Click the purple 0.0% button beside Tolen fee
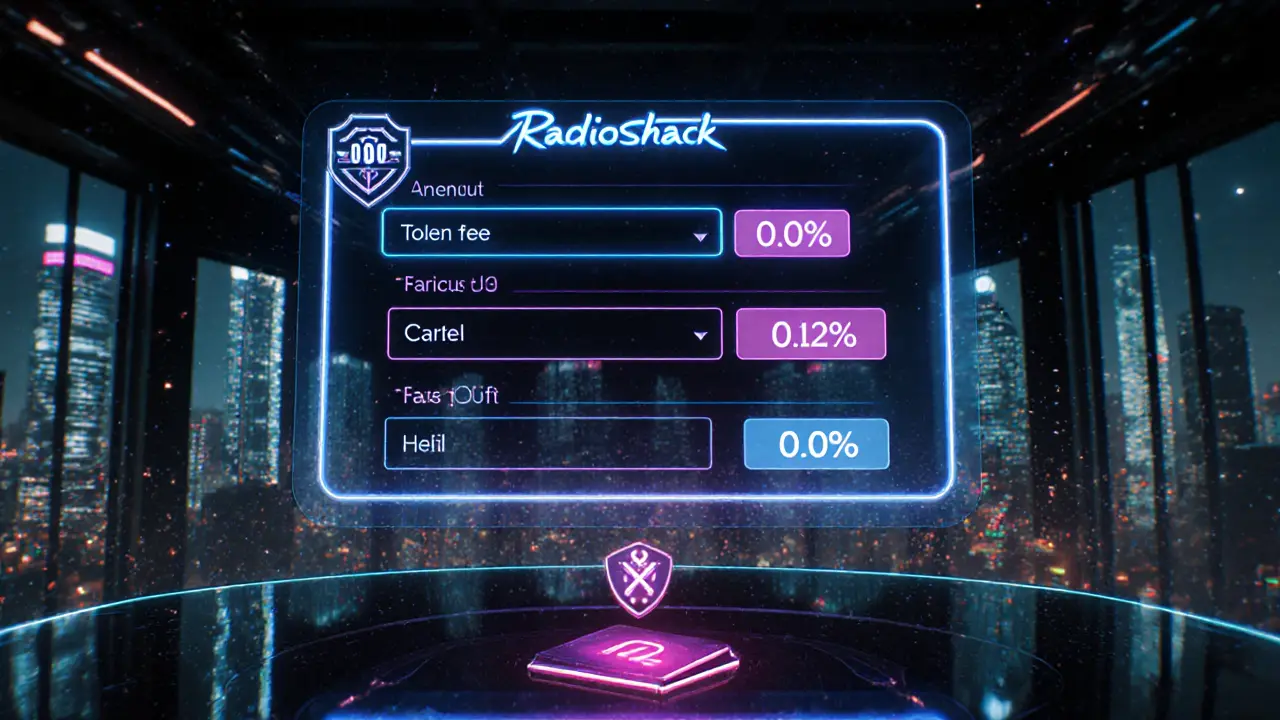This screenshot has height=720, width=1280. (792, 233)
